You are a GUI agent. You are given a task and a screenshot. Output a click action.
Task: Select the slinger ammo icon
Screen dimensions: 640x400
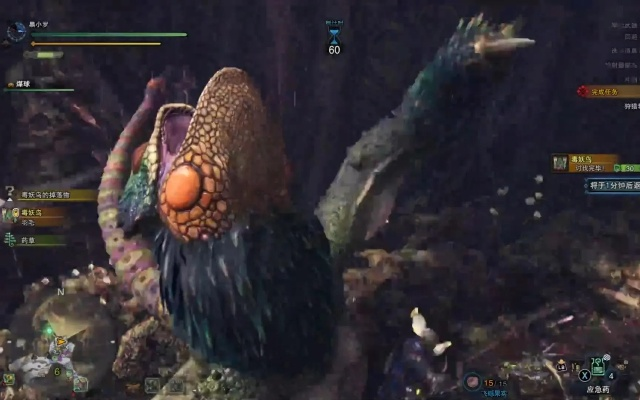pyautogui.click(x=472, y=381)
